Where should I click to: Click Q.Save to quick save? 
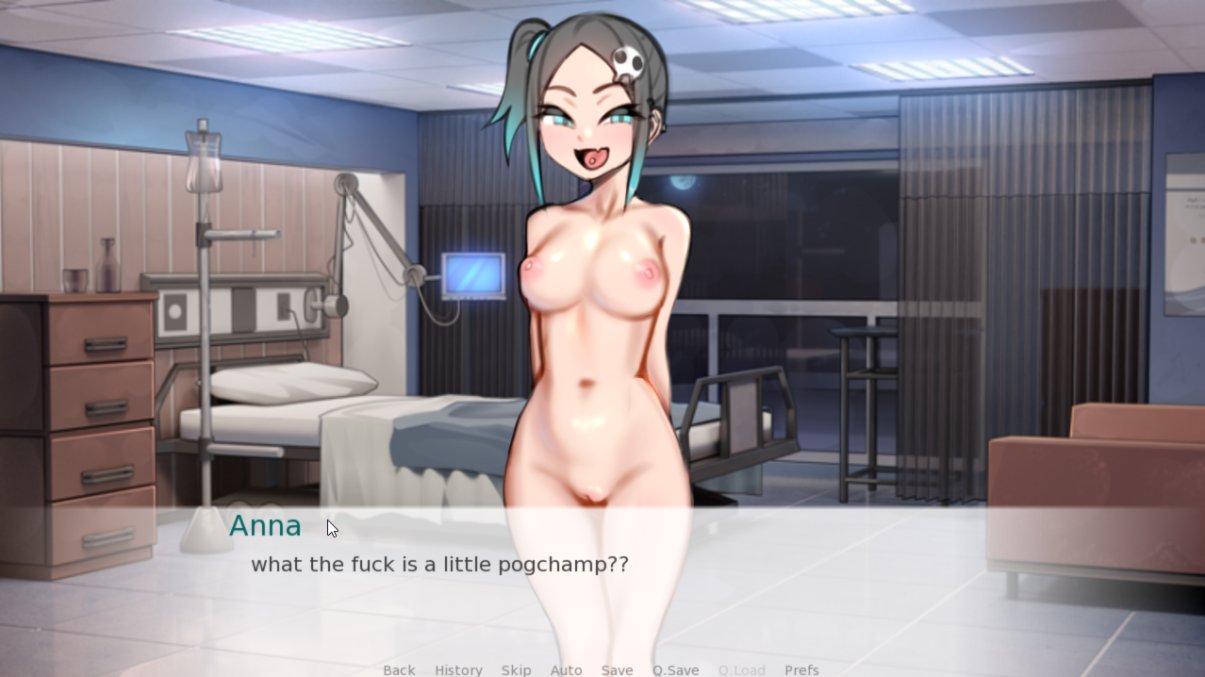(x=675, y=670)
